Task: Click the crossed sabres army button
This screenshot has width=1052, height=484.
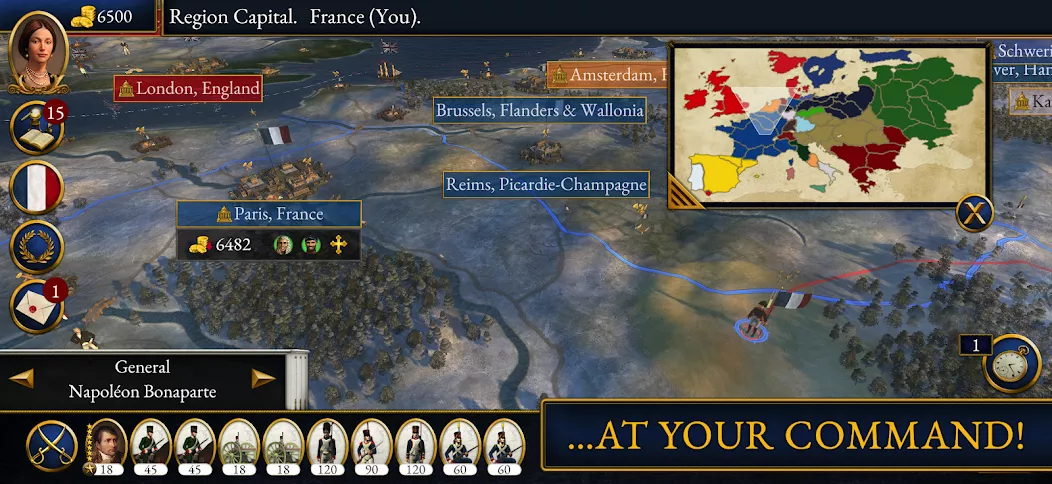Action: coord(52,445)
